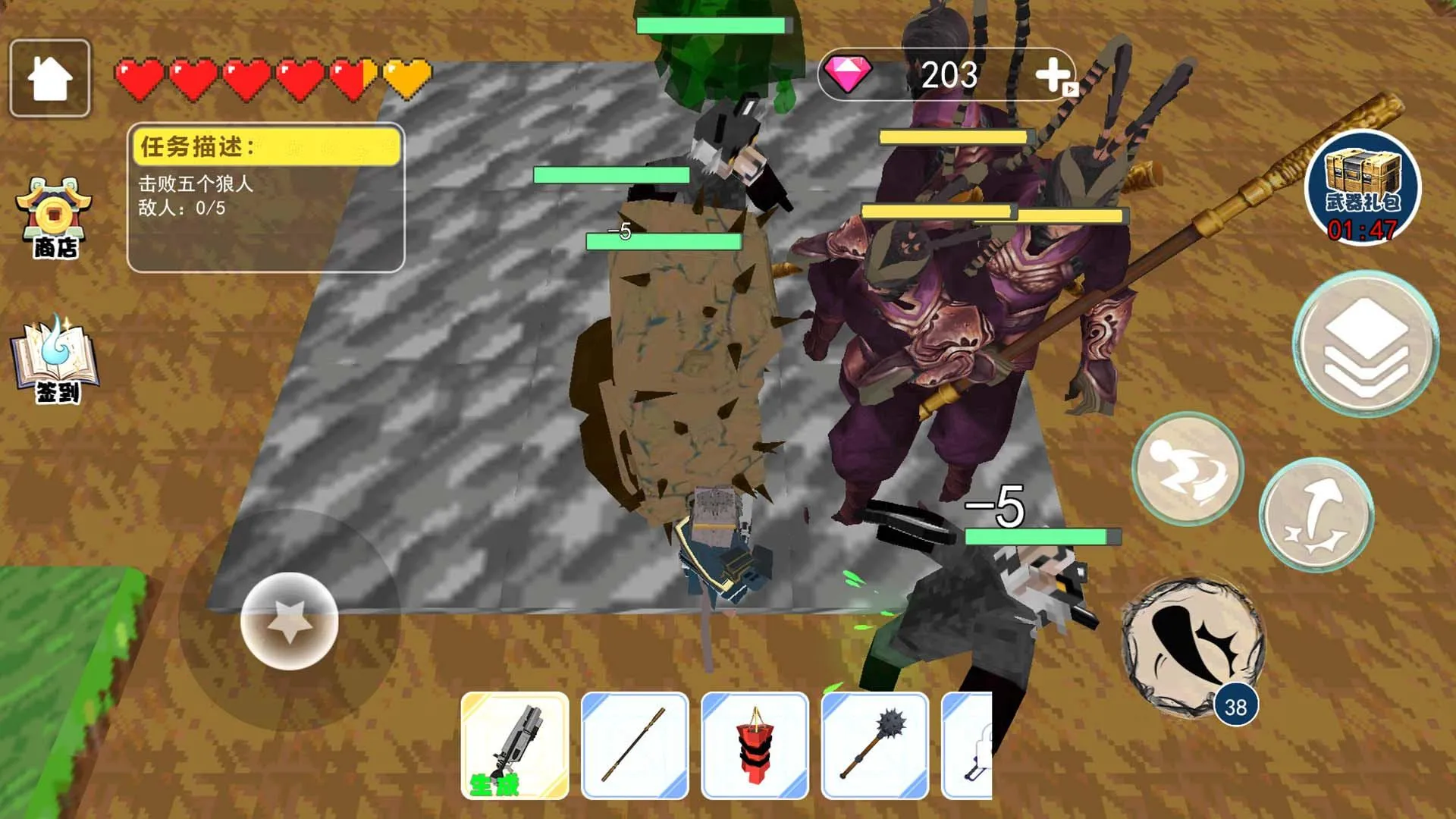Tap the jump arrow button
This screenshot has height=819, width=1456.
(x=1316, y=515)
